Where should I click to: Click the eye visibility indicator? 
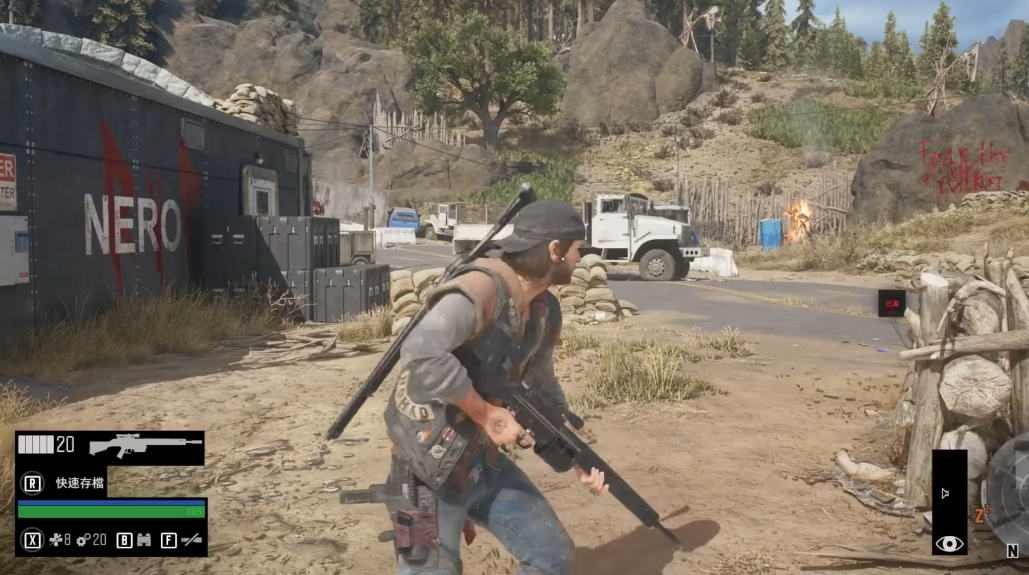pos(949,543)
